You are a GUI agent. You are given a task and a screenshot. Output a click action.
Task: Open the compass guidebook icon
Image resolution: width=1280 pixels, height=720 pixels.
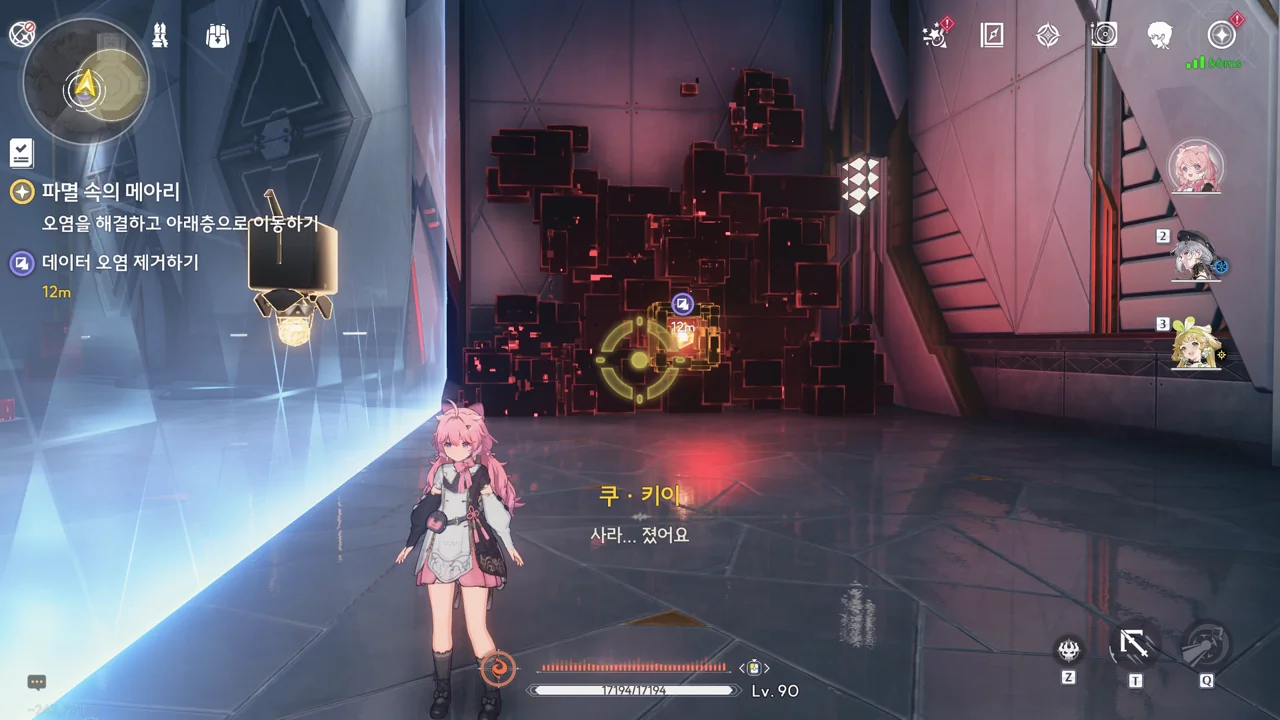(991, 36)
